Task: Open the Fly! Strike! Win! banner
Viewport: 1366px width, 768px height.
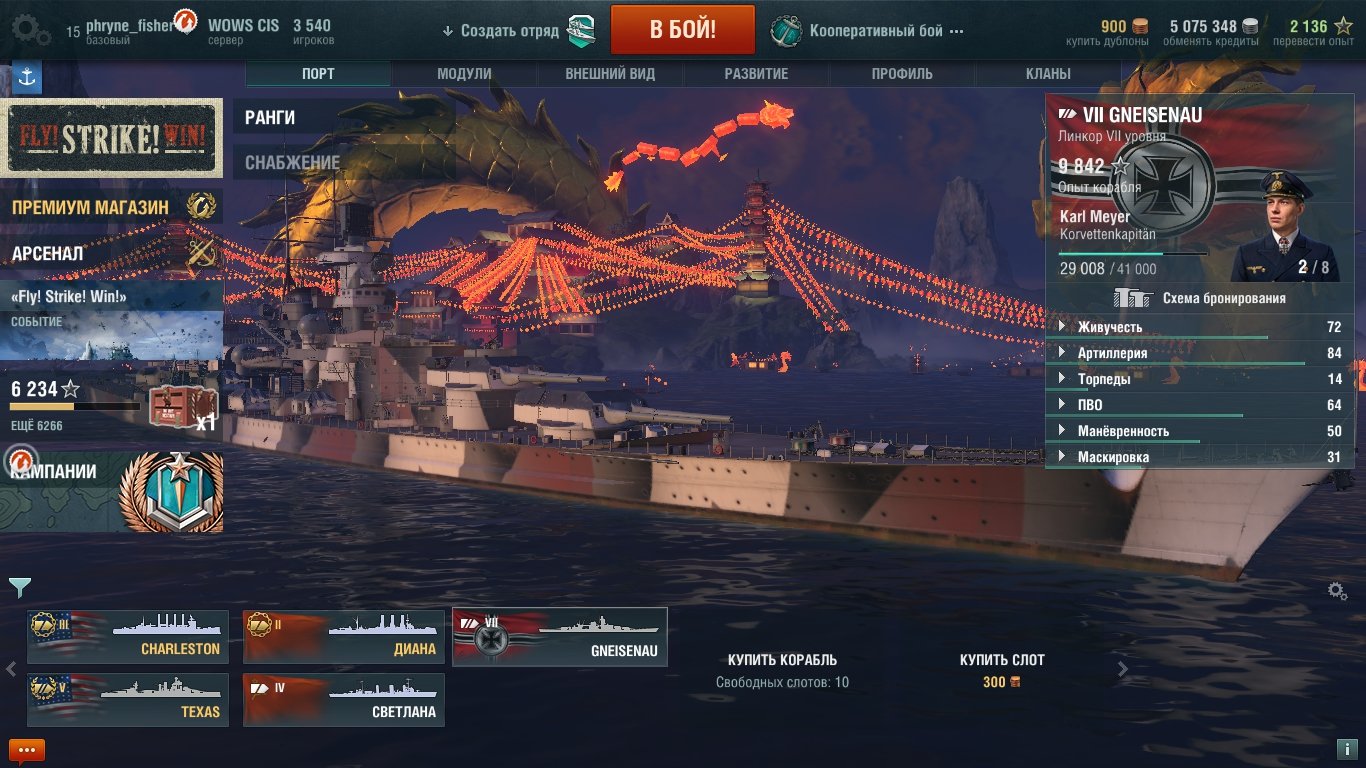Action: [111, 137]
